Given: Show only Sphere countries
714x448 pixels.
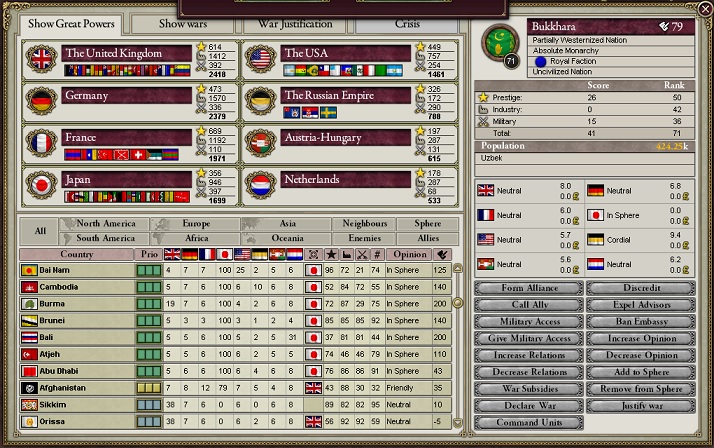Looking at the screenshot, I should (x=426, y=224).
